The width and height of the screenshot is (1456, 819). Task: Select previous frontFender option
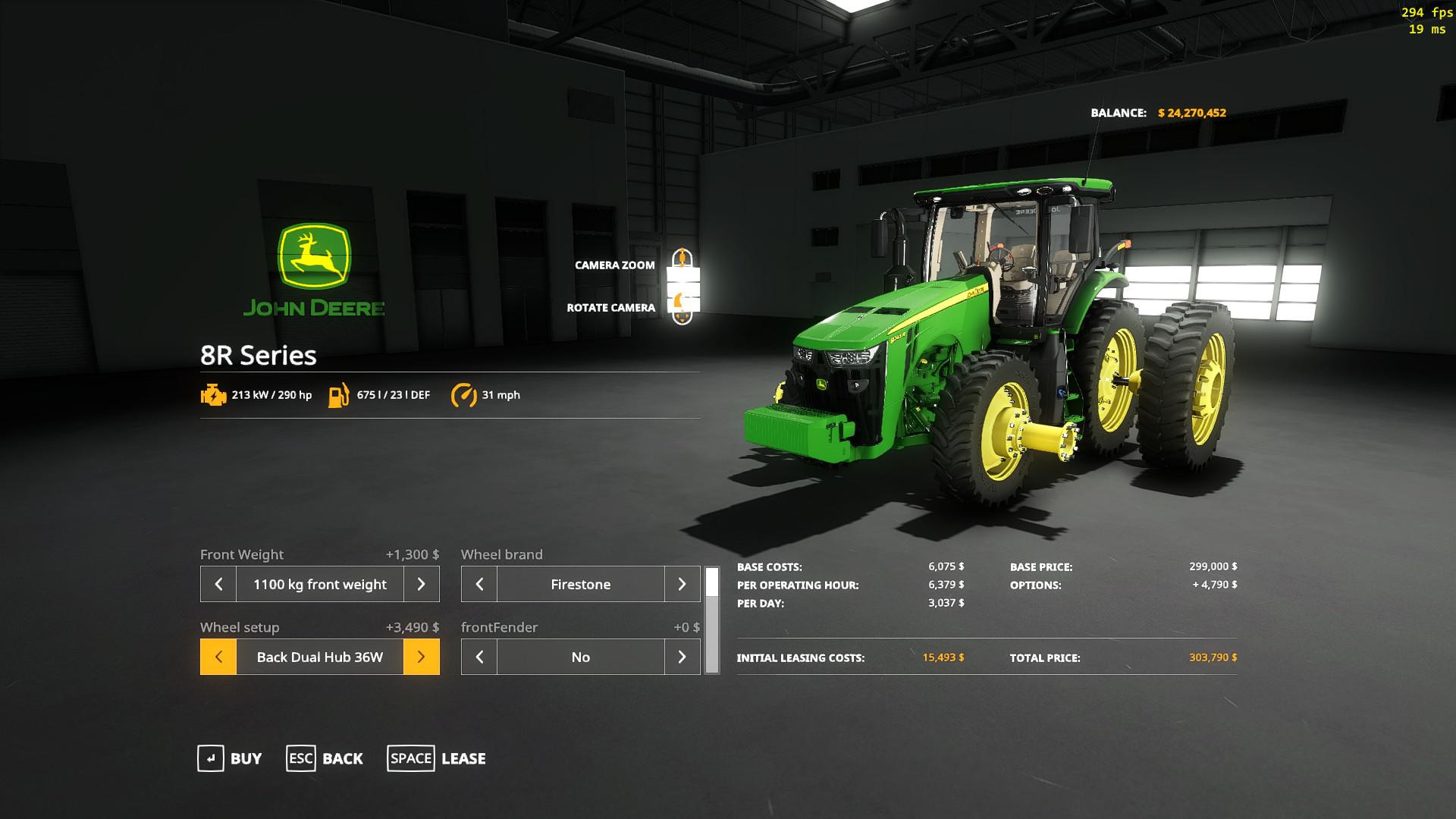479,657
